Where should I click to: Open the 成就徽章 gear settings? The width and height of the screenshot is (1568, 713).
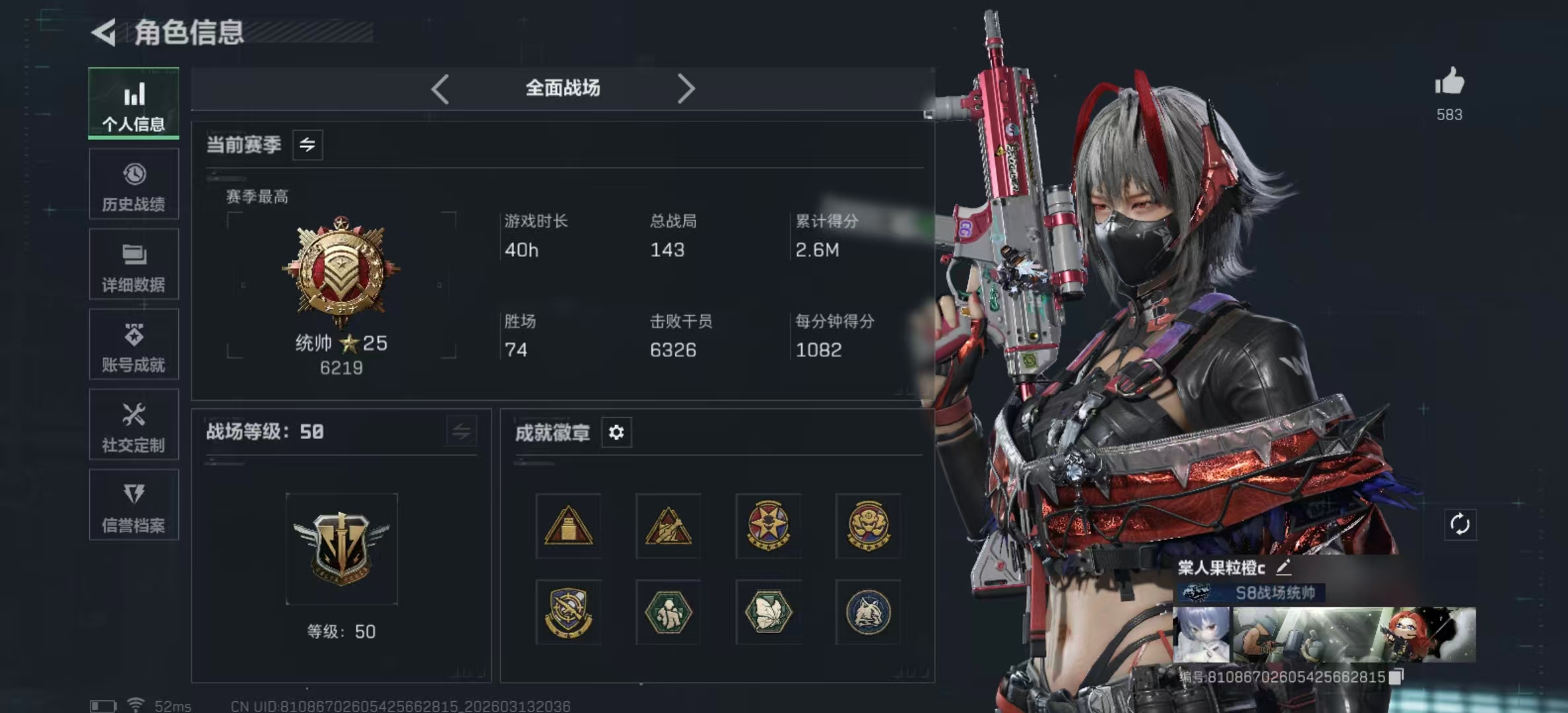click(x=616, y=432)
